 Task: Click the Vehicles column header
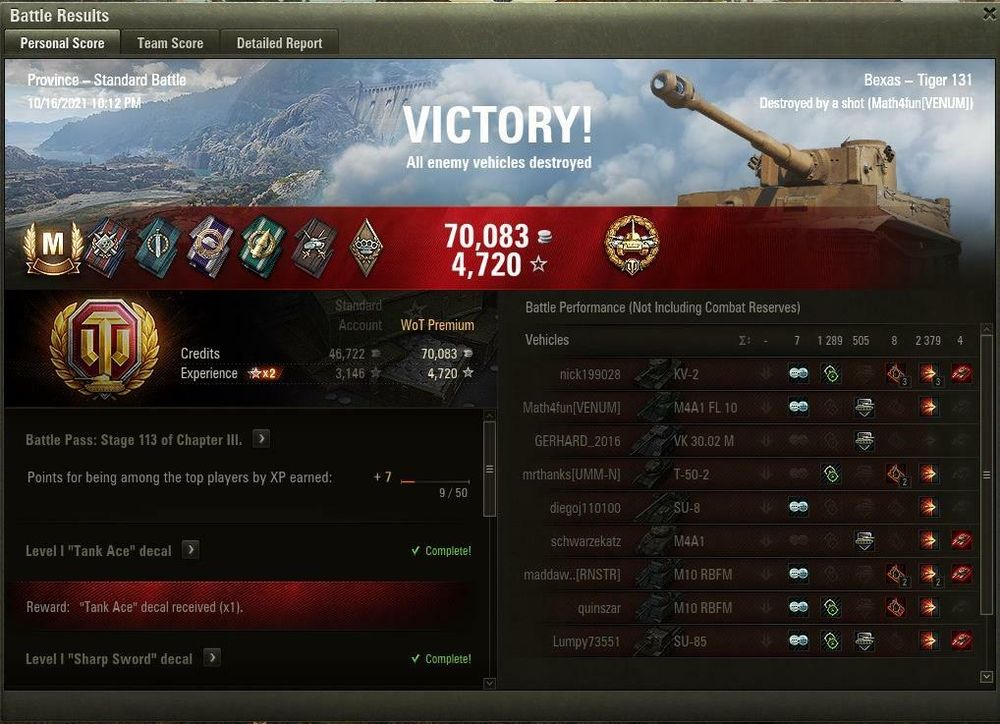click(x=547, y=340)
